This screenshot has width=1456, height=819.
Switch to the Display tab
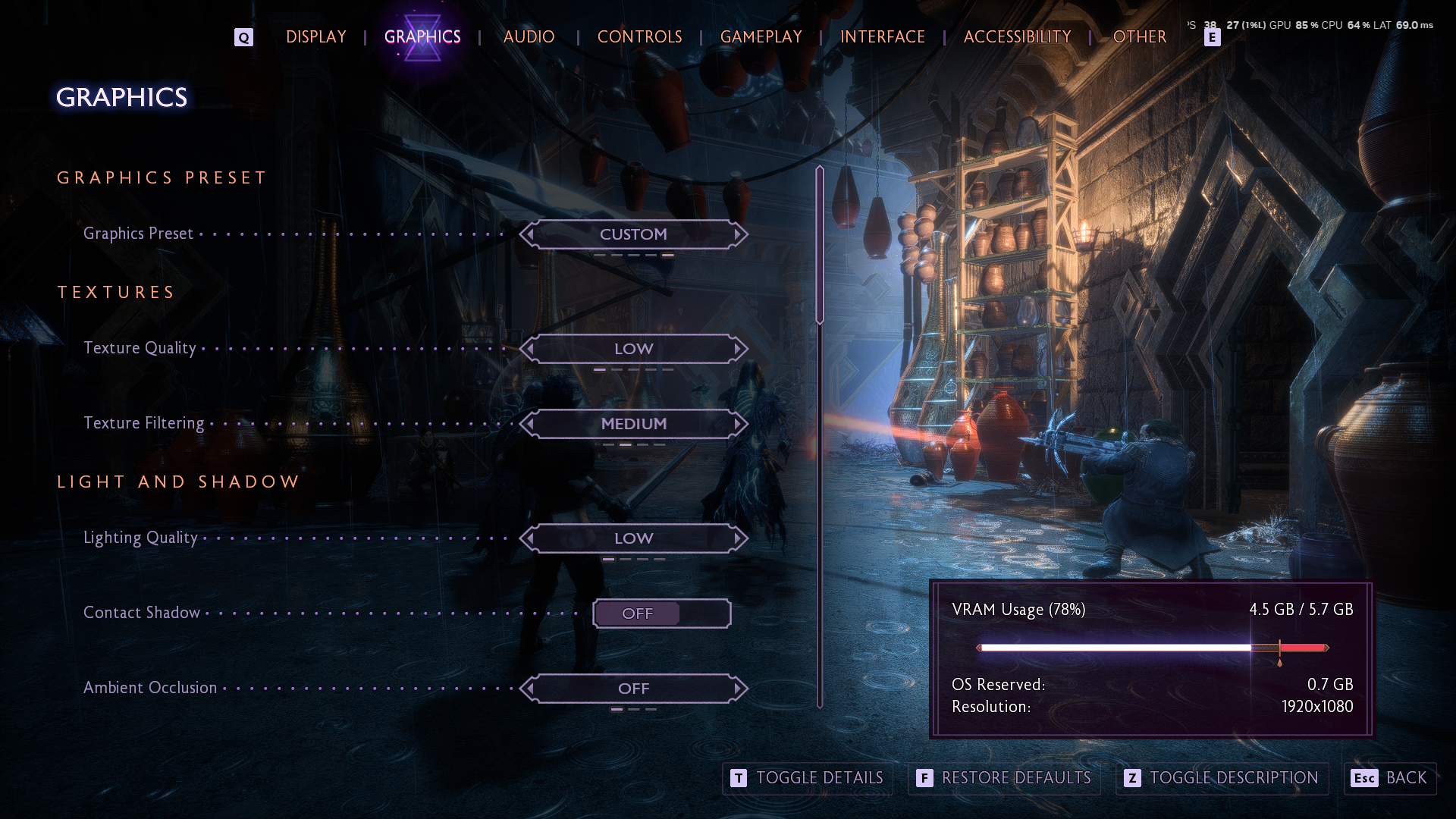(316, 36)
